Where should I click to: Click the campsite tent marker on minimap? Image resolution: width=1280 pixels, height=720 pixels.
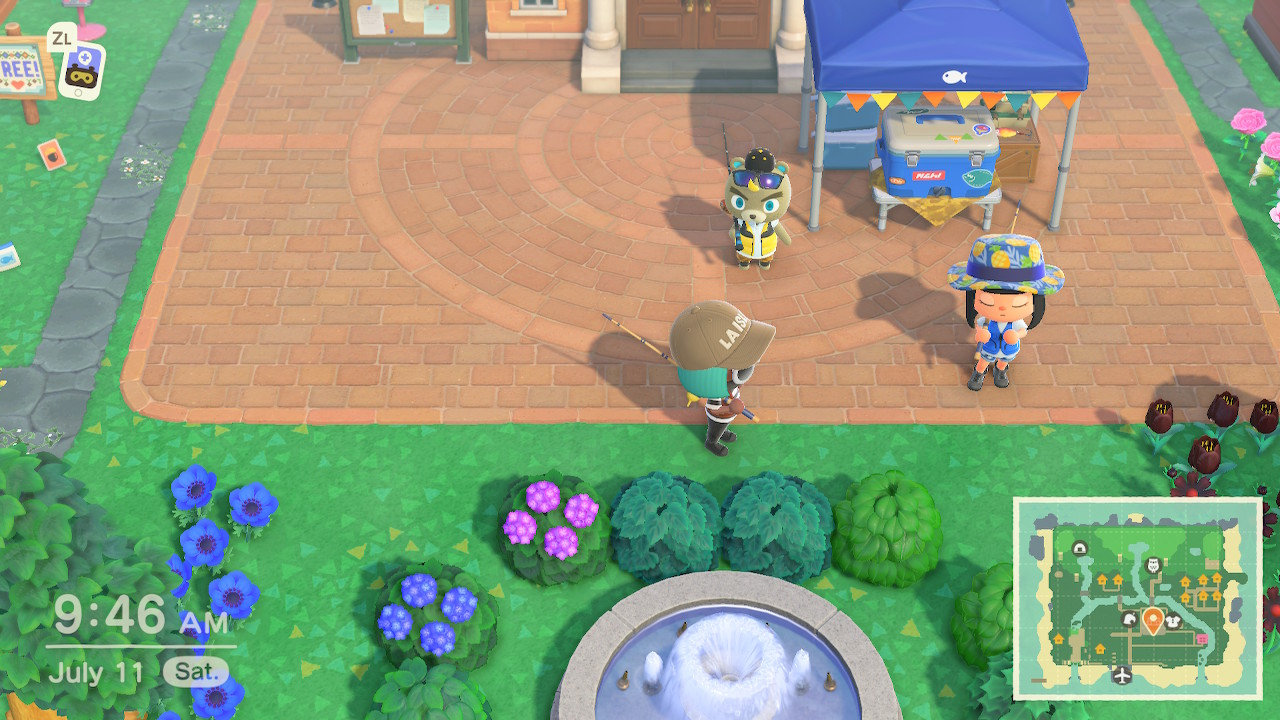[1080, 548]
